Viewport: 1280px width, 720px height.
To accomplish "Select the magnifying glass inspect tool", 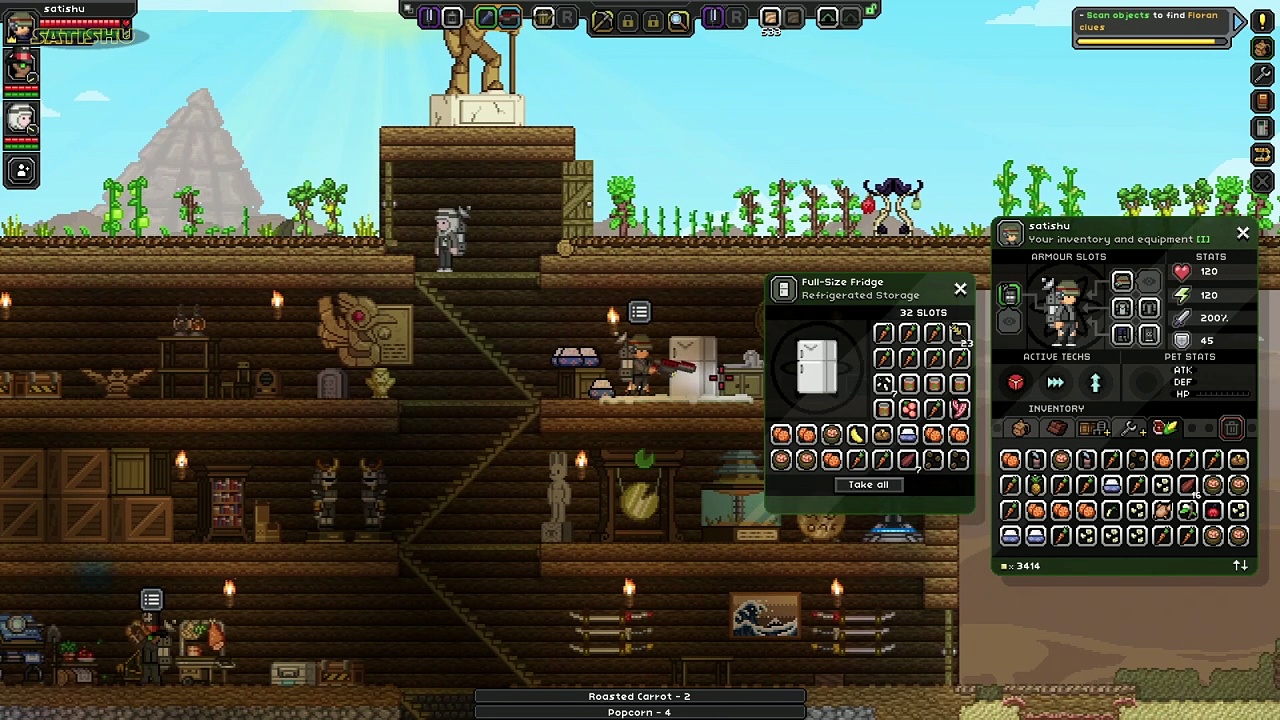I will pyautogui.click(x=678, y=19).
